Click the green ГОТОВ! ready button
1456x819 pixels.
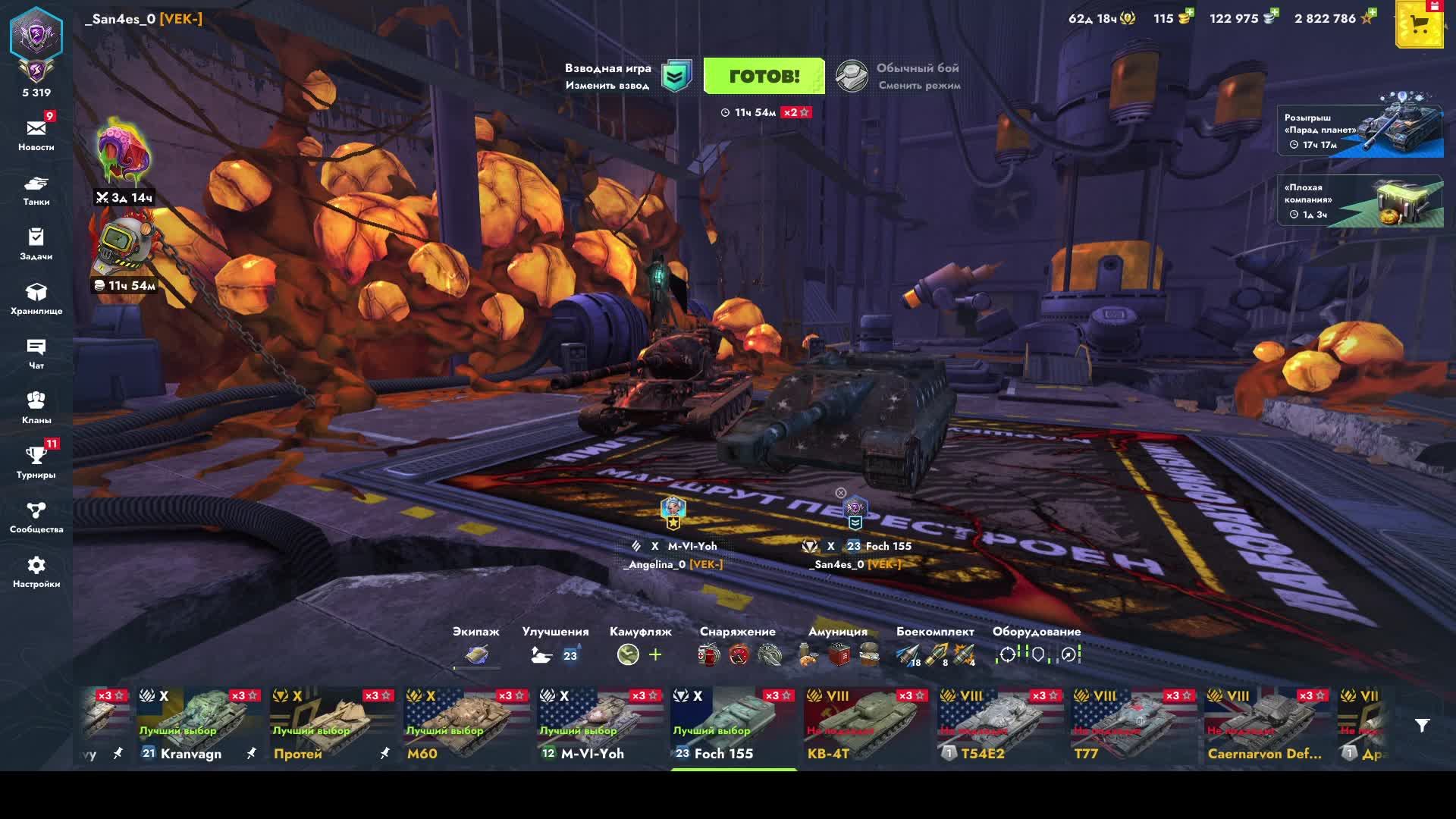764,76
